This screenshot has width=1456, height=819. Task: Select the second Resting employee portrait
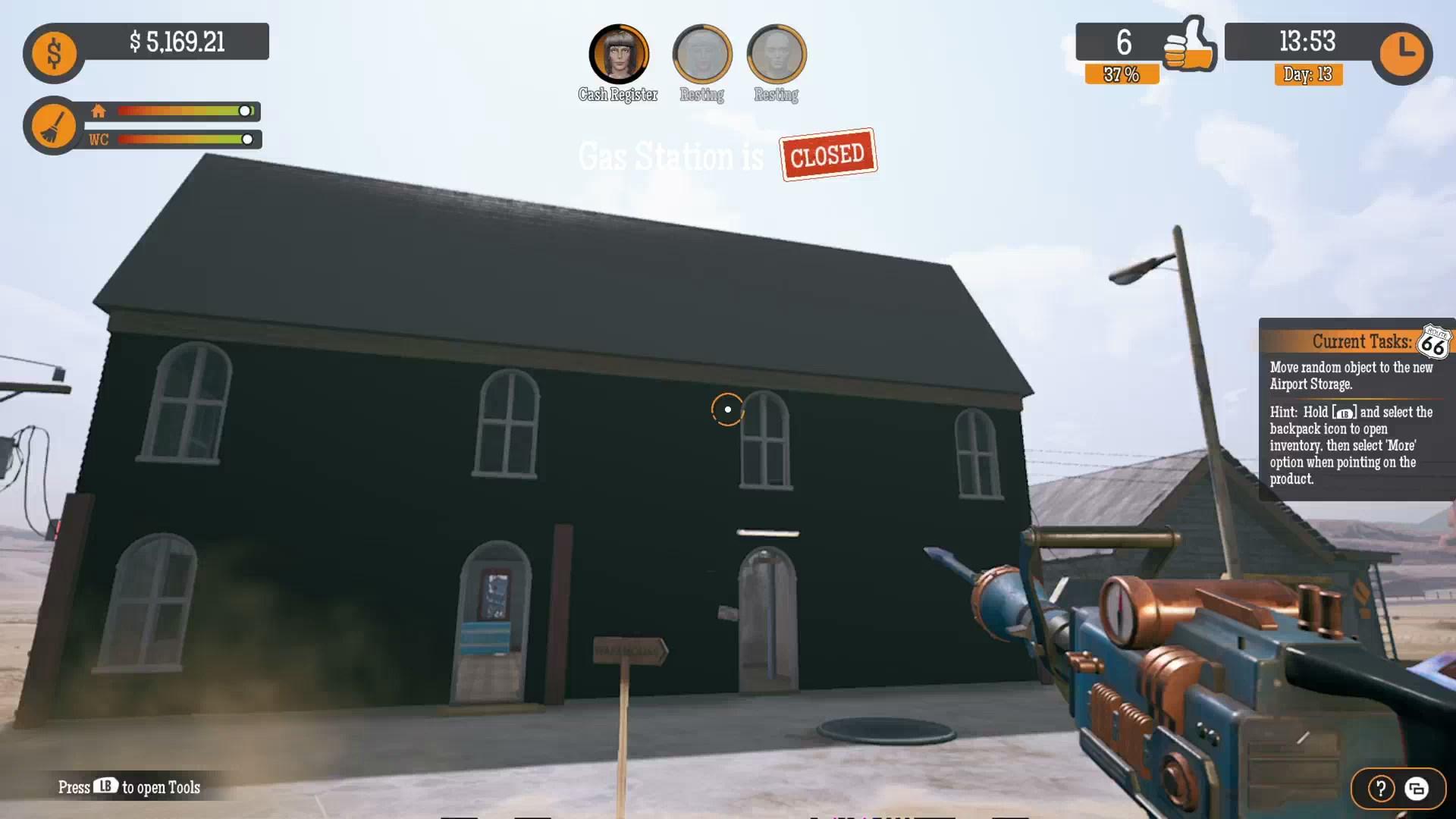tap(775, 55)
